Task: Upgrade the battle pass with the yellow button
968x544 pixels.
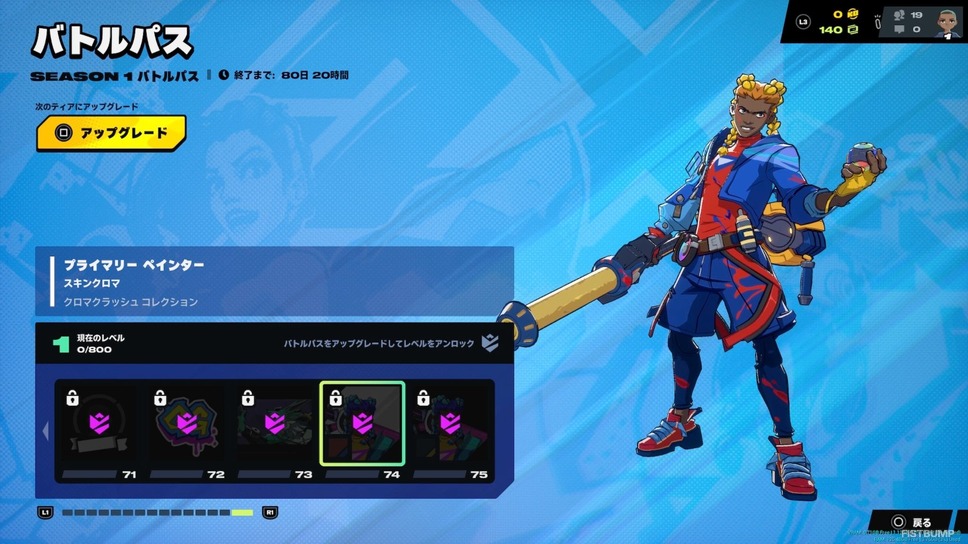Action: point(111,133)
